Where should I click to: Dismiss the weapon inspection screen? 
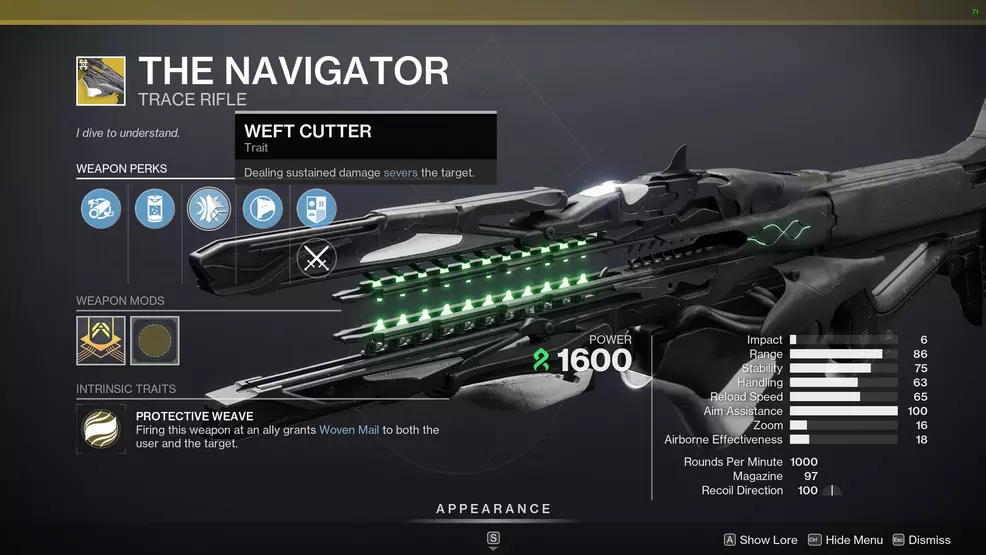click(921, 540)
